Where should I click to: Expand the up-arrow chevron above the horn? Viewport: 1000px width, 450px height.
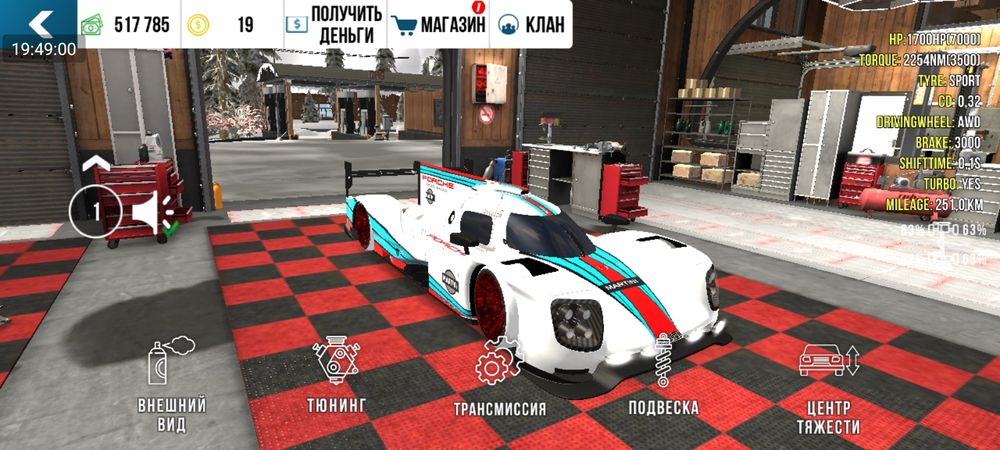coord(95,163)
